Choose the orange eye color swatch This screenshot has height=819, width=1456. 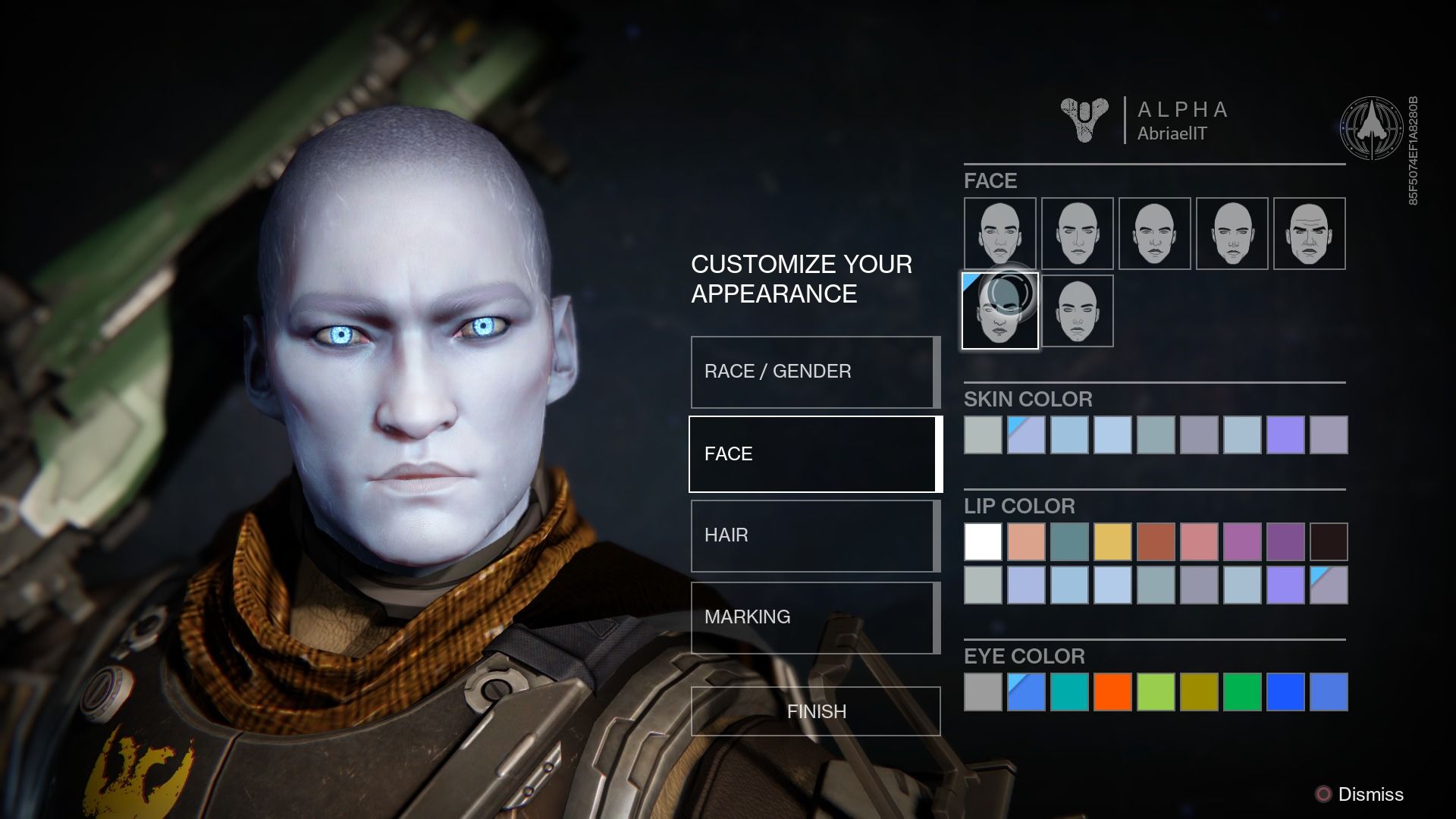tap(1113, 692)
